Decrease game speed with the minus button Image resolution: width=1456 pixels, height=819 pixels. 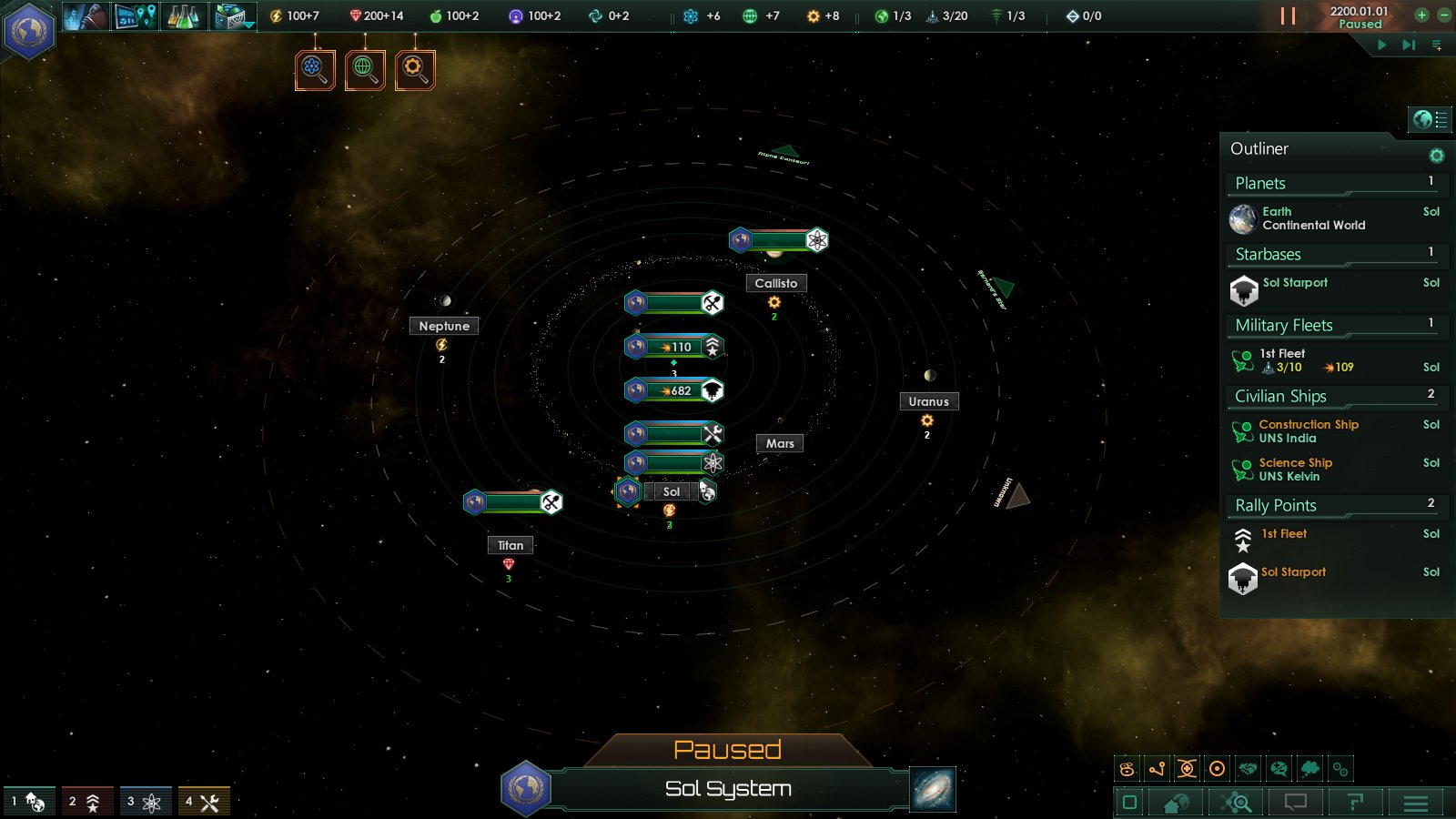tap(1443, 15)
